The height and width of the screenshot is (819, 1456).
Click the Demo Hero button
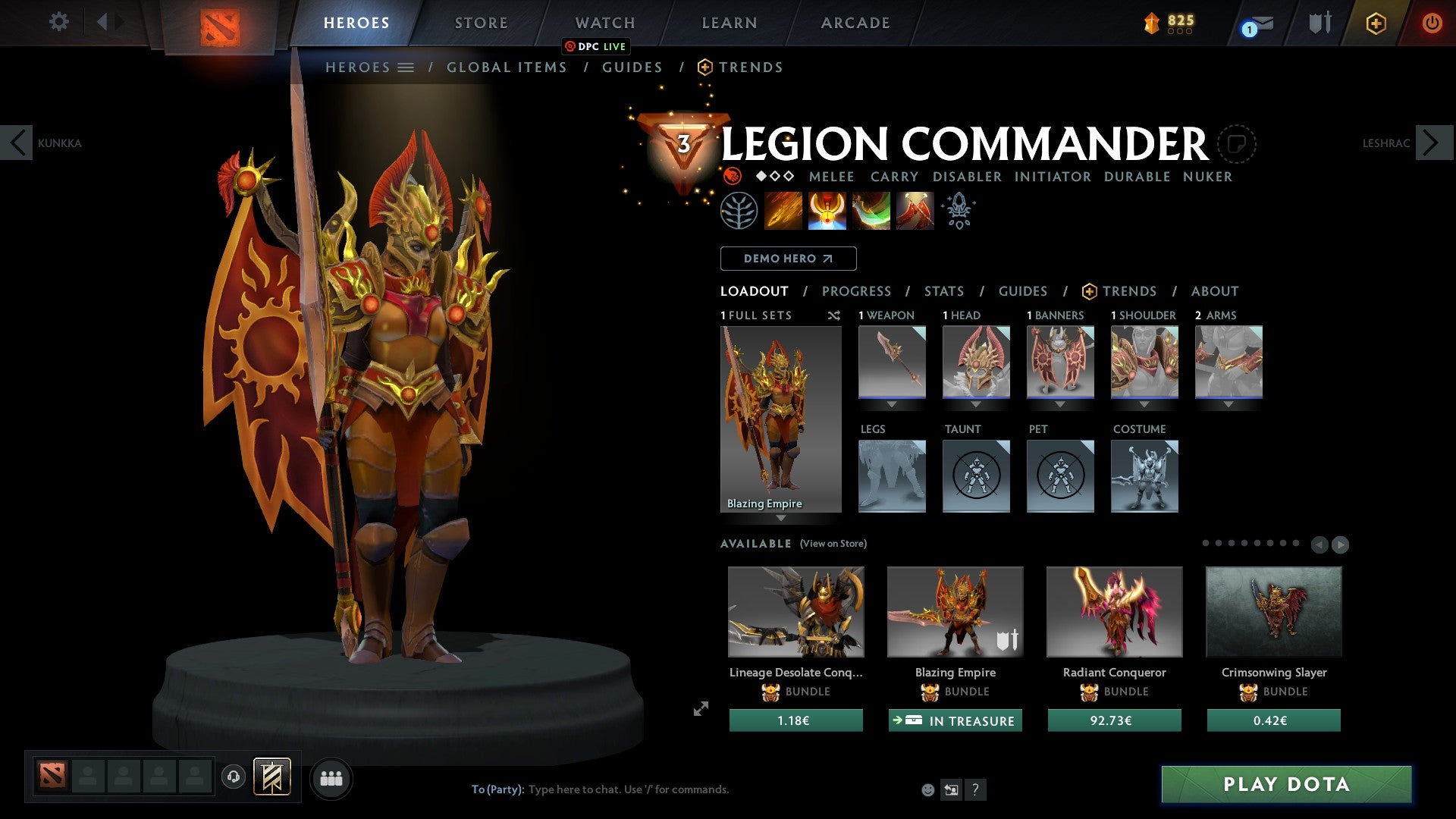coord(788,259)
